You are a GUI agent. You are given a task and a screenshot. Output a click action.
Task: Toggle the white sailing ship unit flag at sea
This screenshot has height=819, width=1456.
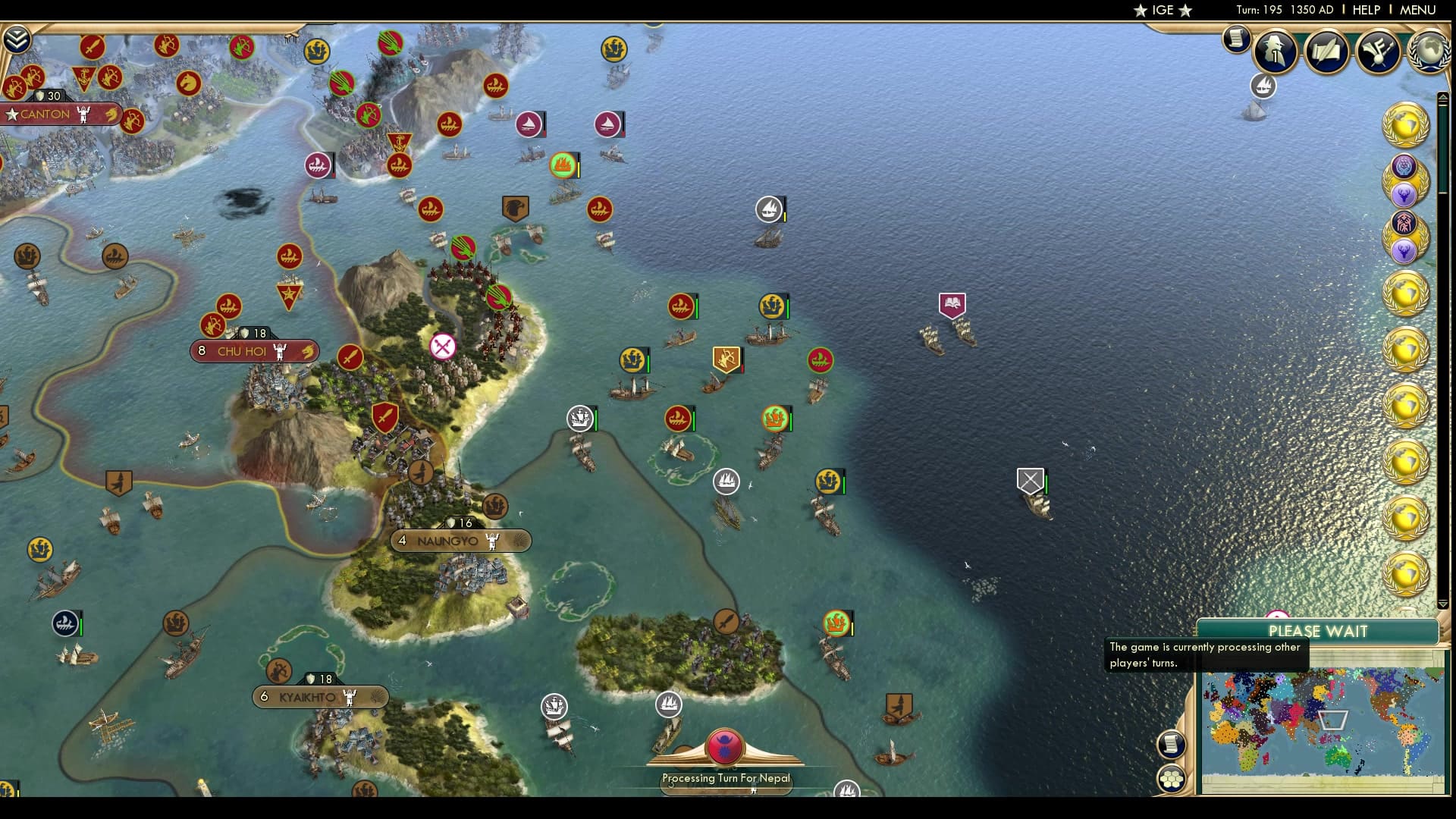click(768, 208)
